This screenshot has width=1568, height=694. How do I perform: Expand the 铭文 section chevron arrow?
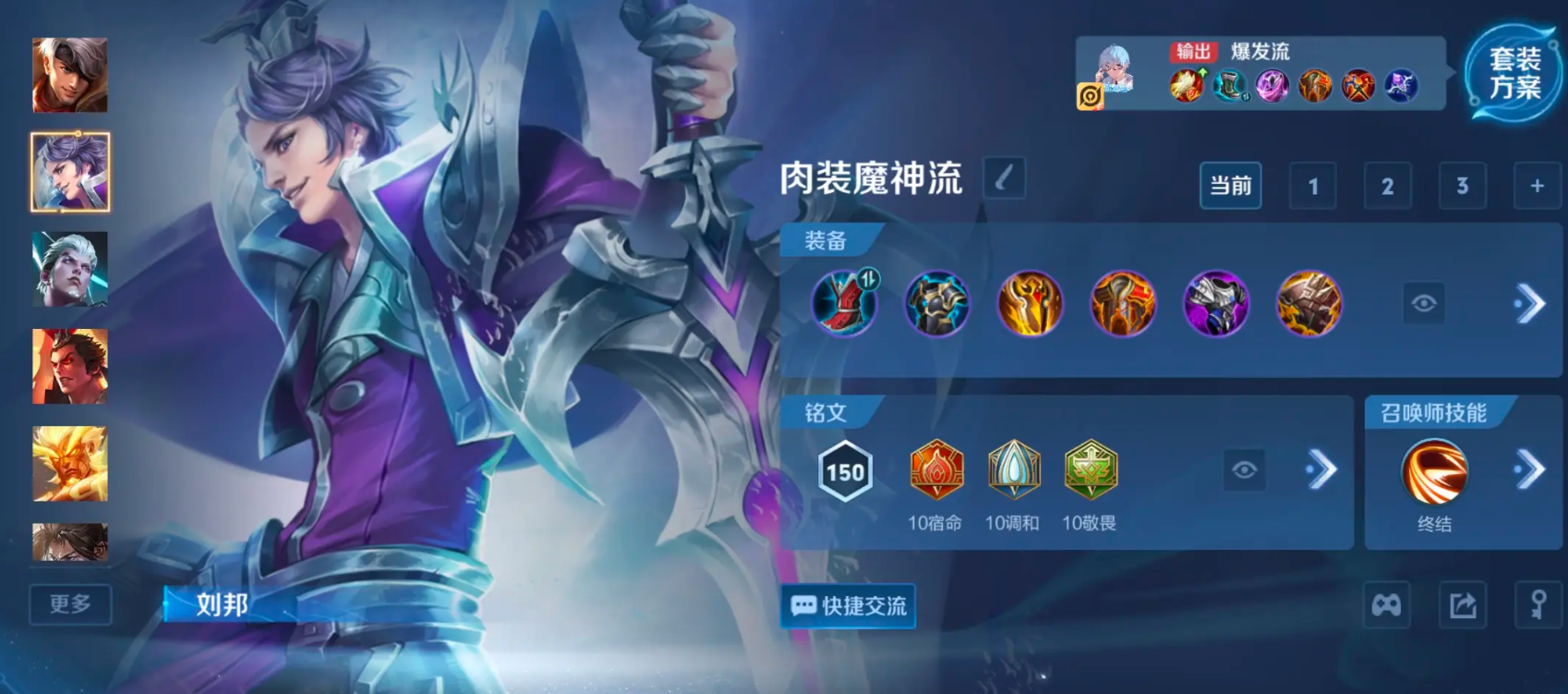point(1322,471)
